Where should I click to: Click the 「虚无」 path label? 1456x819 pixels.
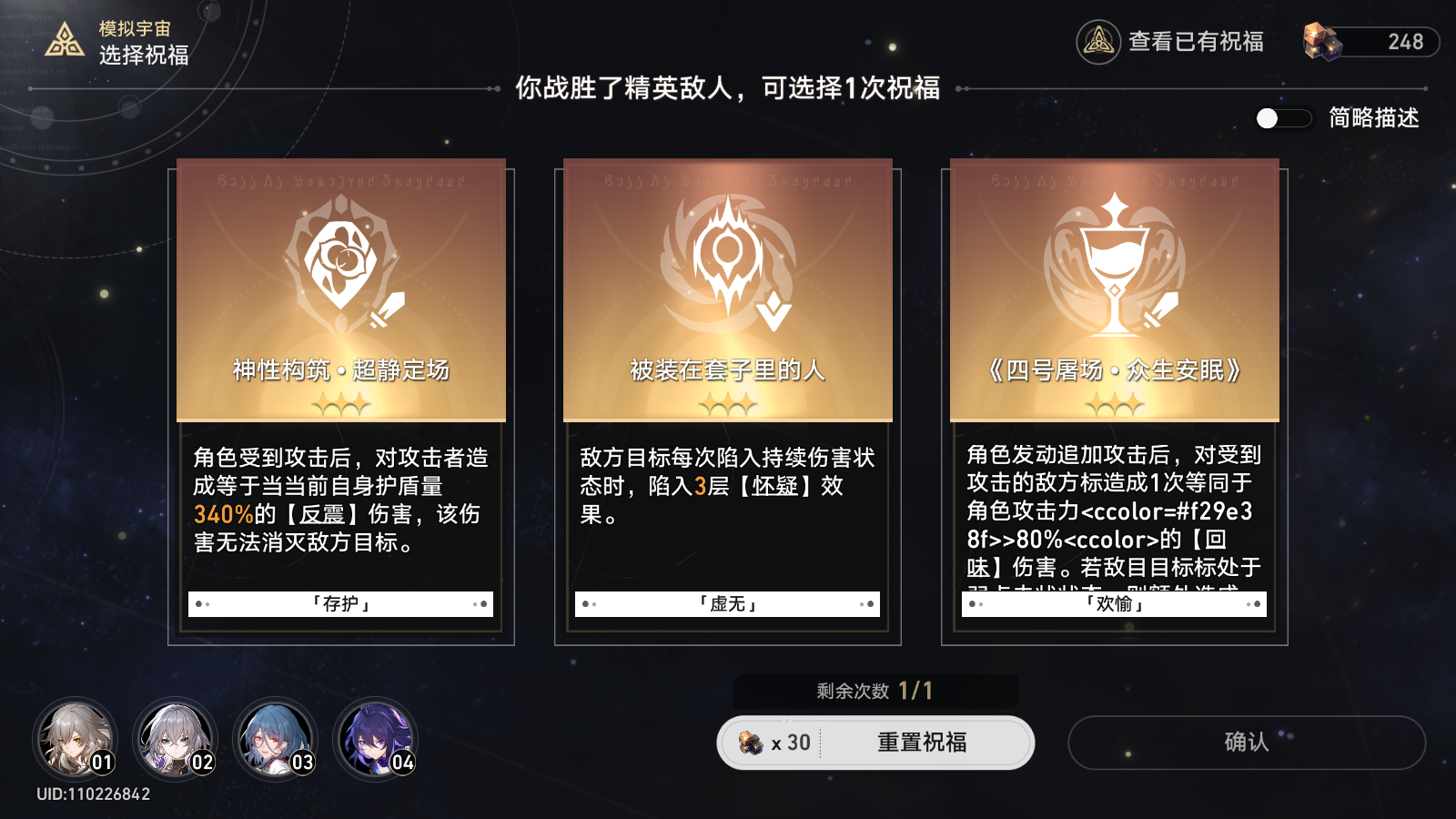pyautogui.click(x=727, y=603)
